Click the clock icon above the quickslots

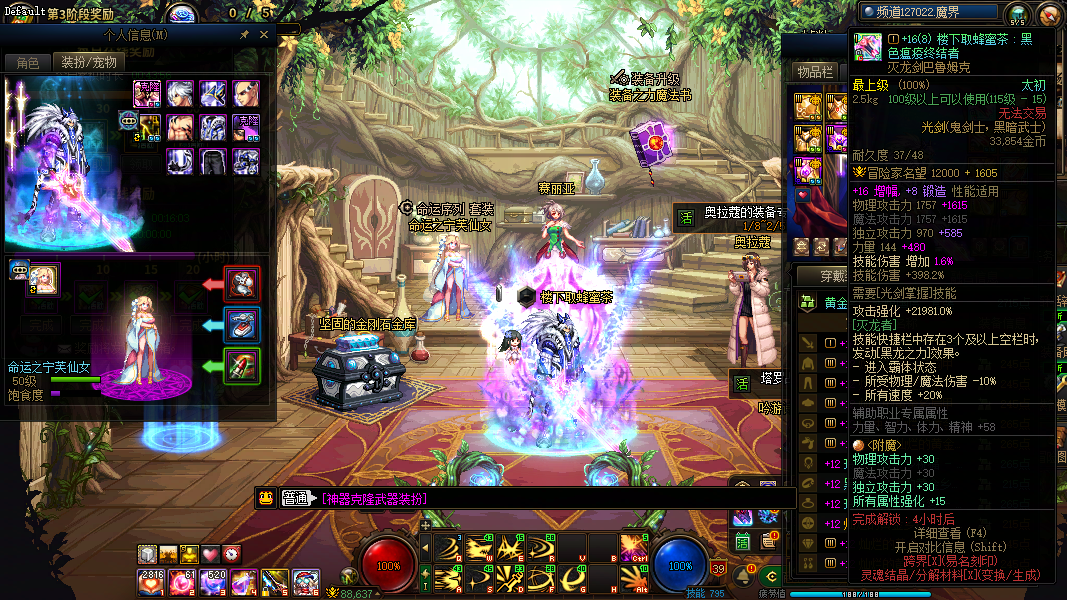click(x=231, y=554)
